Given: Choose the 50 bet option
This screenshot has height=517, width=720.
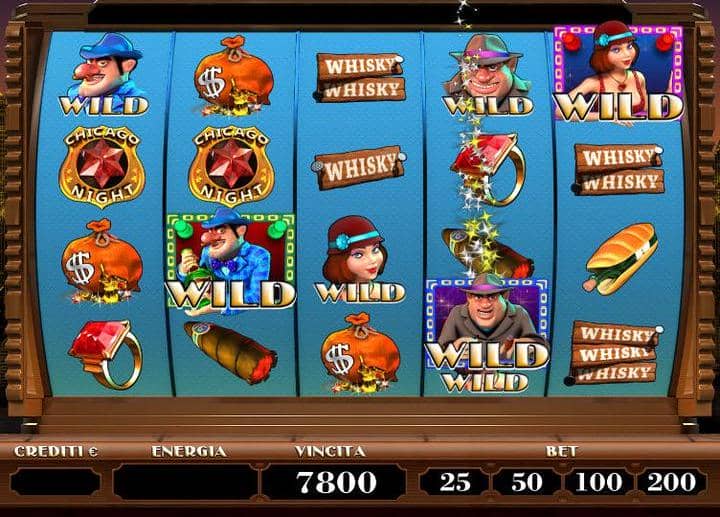Looking at the screenshot, I should click(527, 482).
